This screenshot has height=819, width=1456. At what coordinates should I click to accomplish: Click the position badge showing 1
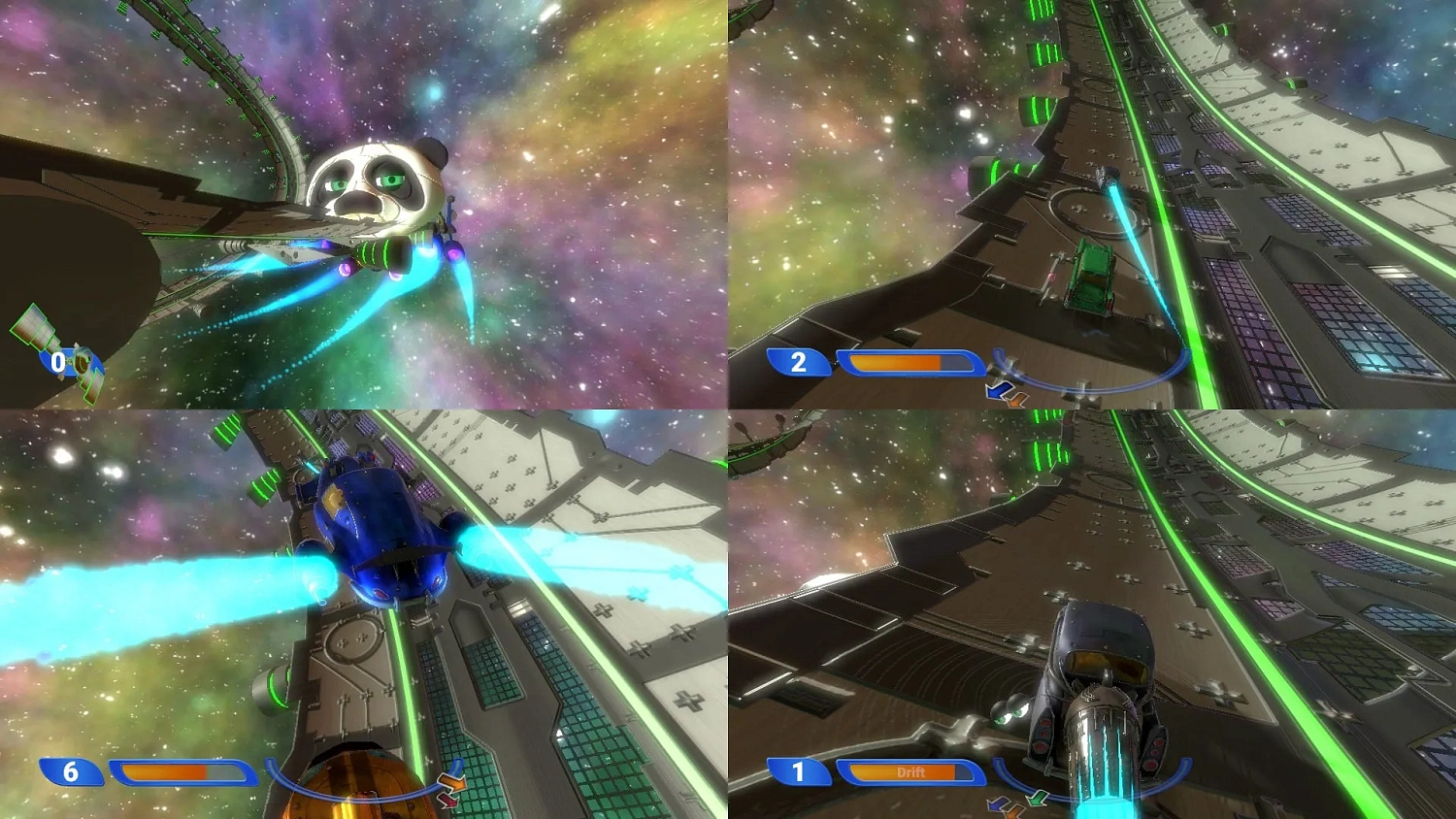798,773
